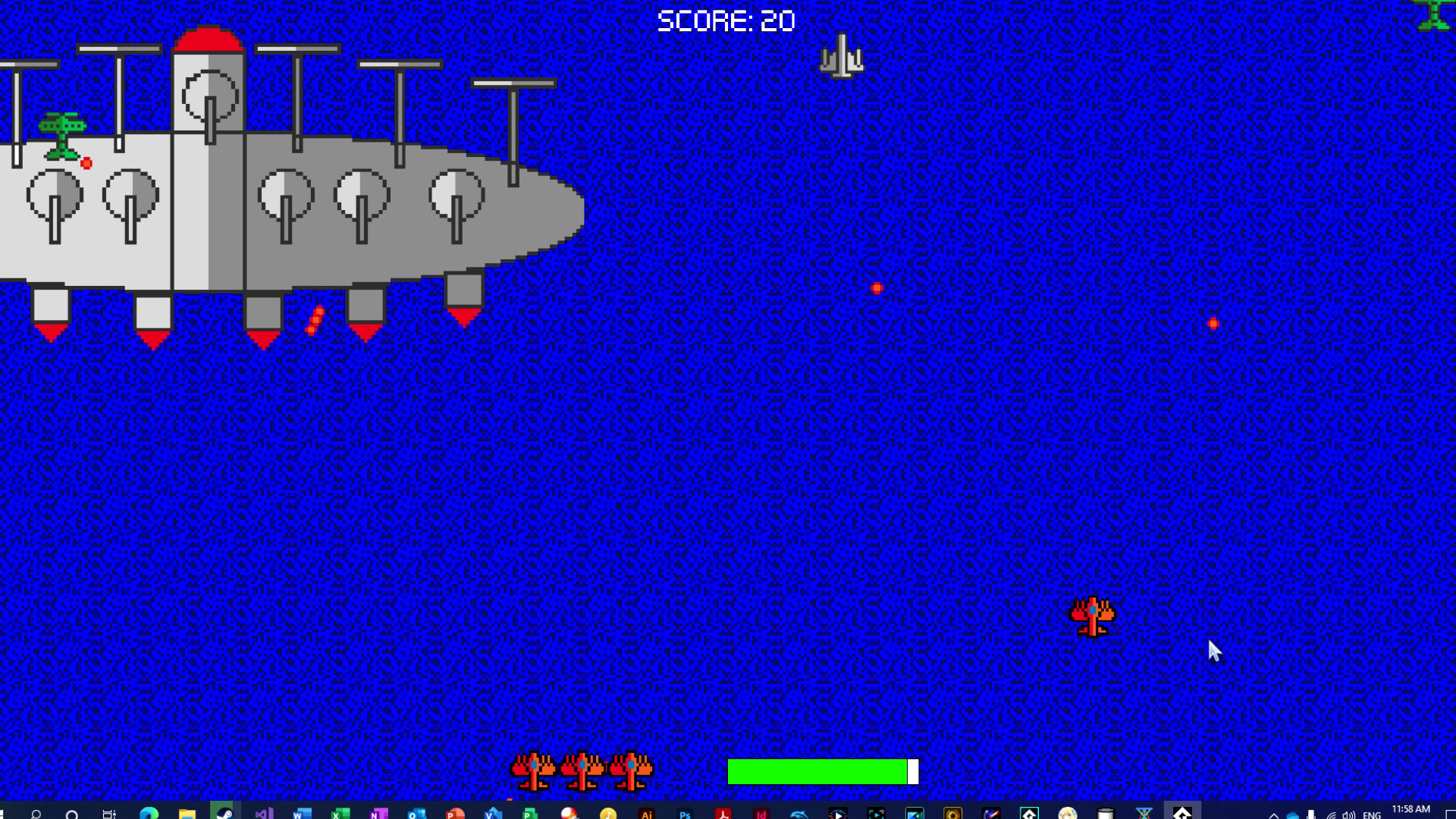Open InDesign from the taskbar
Viewport: 1456px width, 819px height.
point(760,813)
